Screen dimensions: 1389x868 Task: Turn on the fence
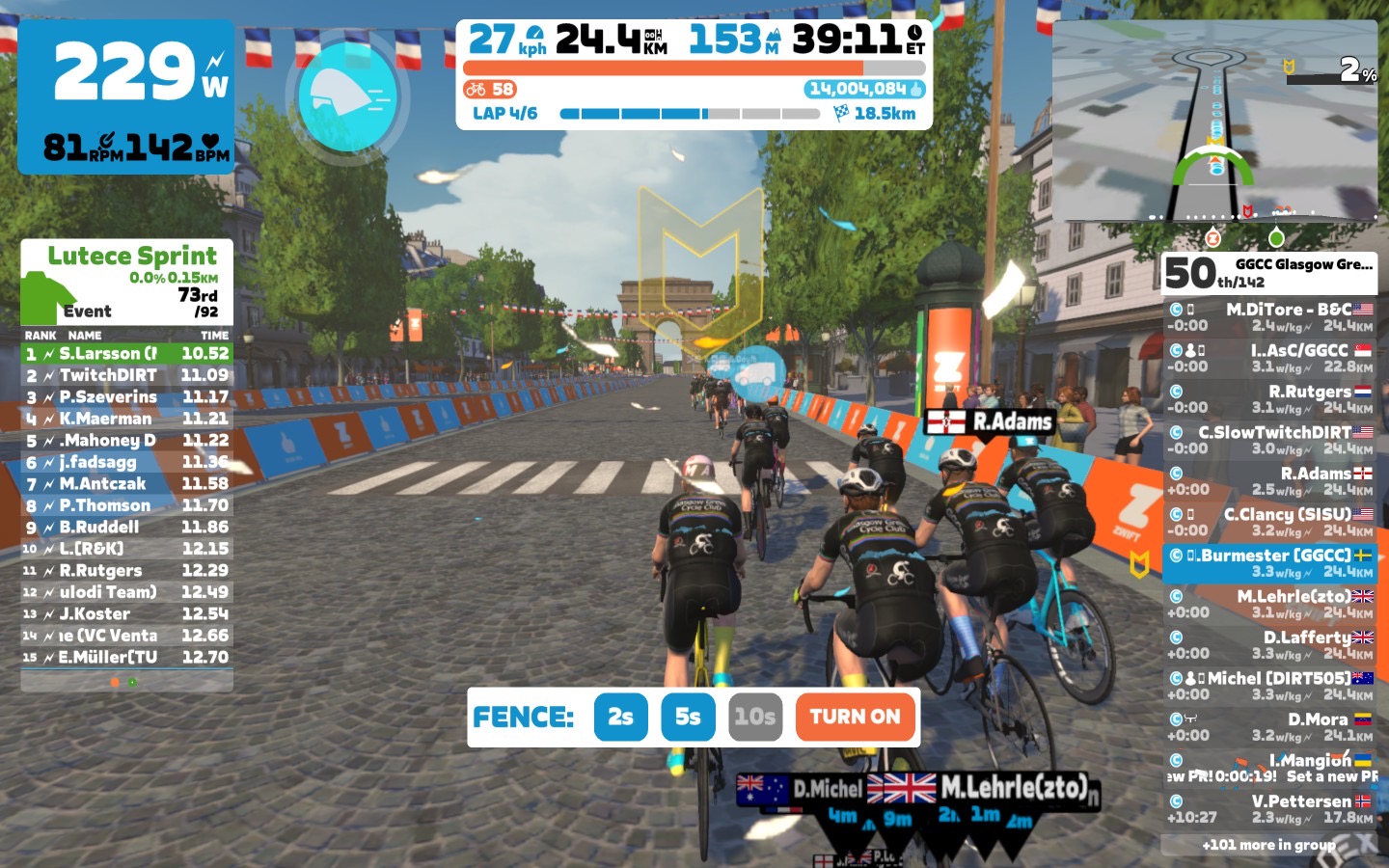(855, 717)
